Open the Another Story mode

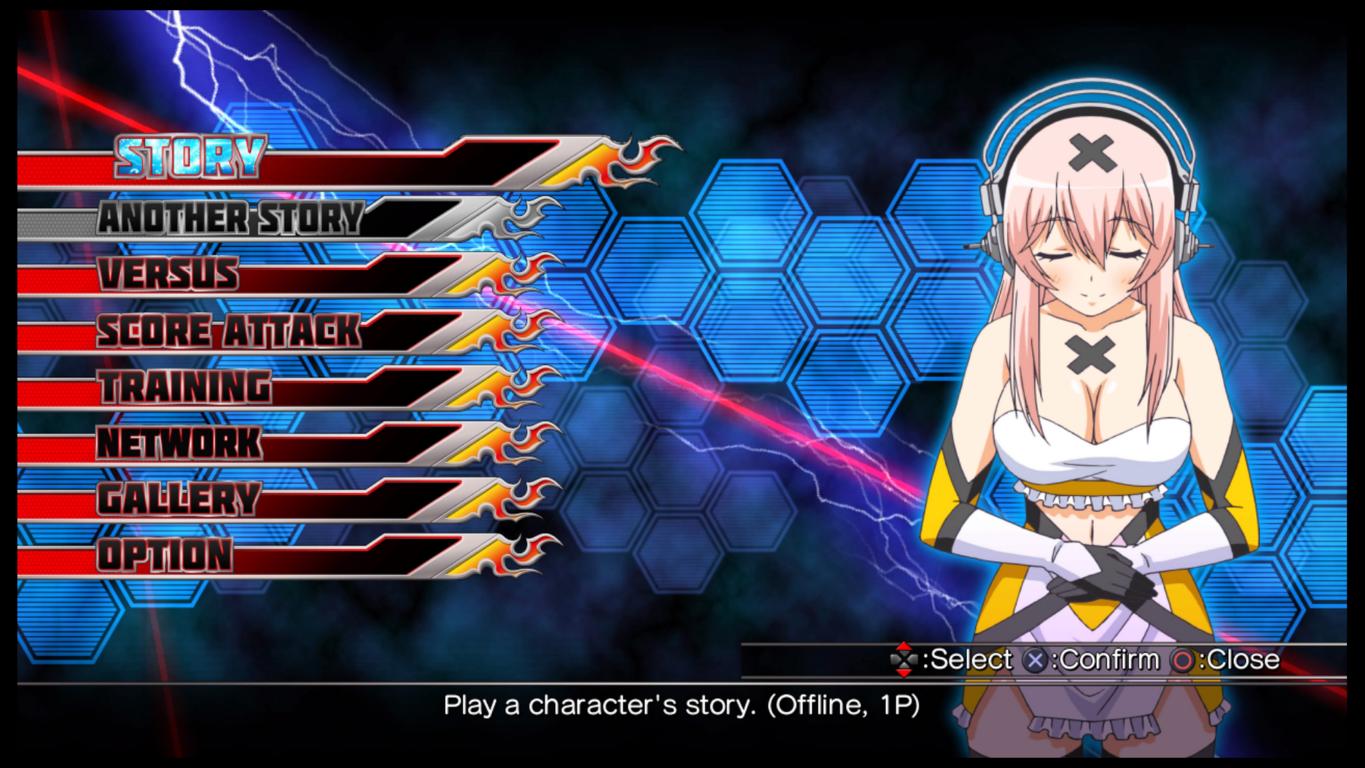[230, 217]
